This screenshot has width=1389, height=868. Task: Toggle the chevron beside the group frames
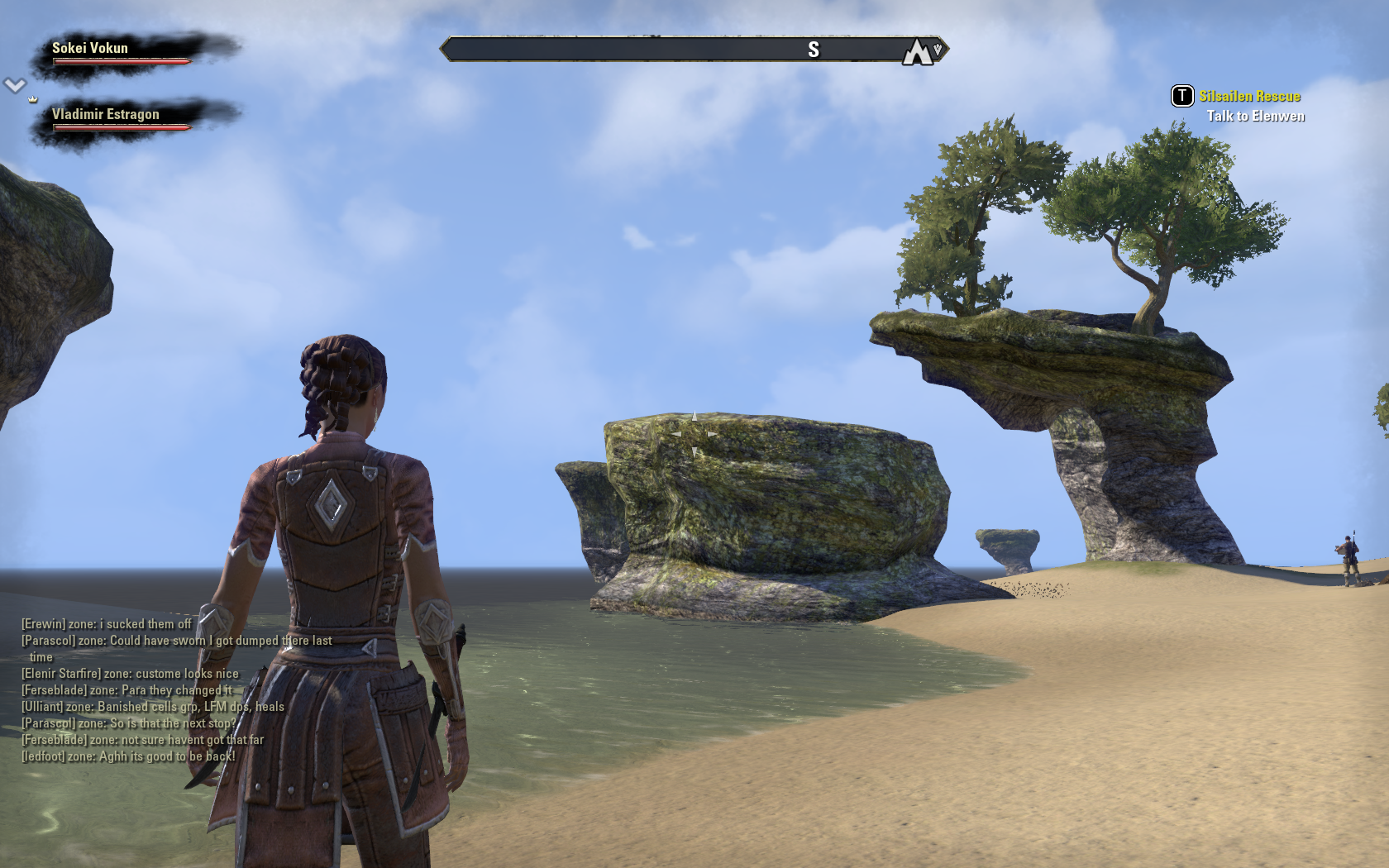(x=15, y=84)
